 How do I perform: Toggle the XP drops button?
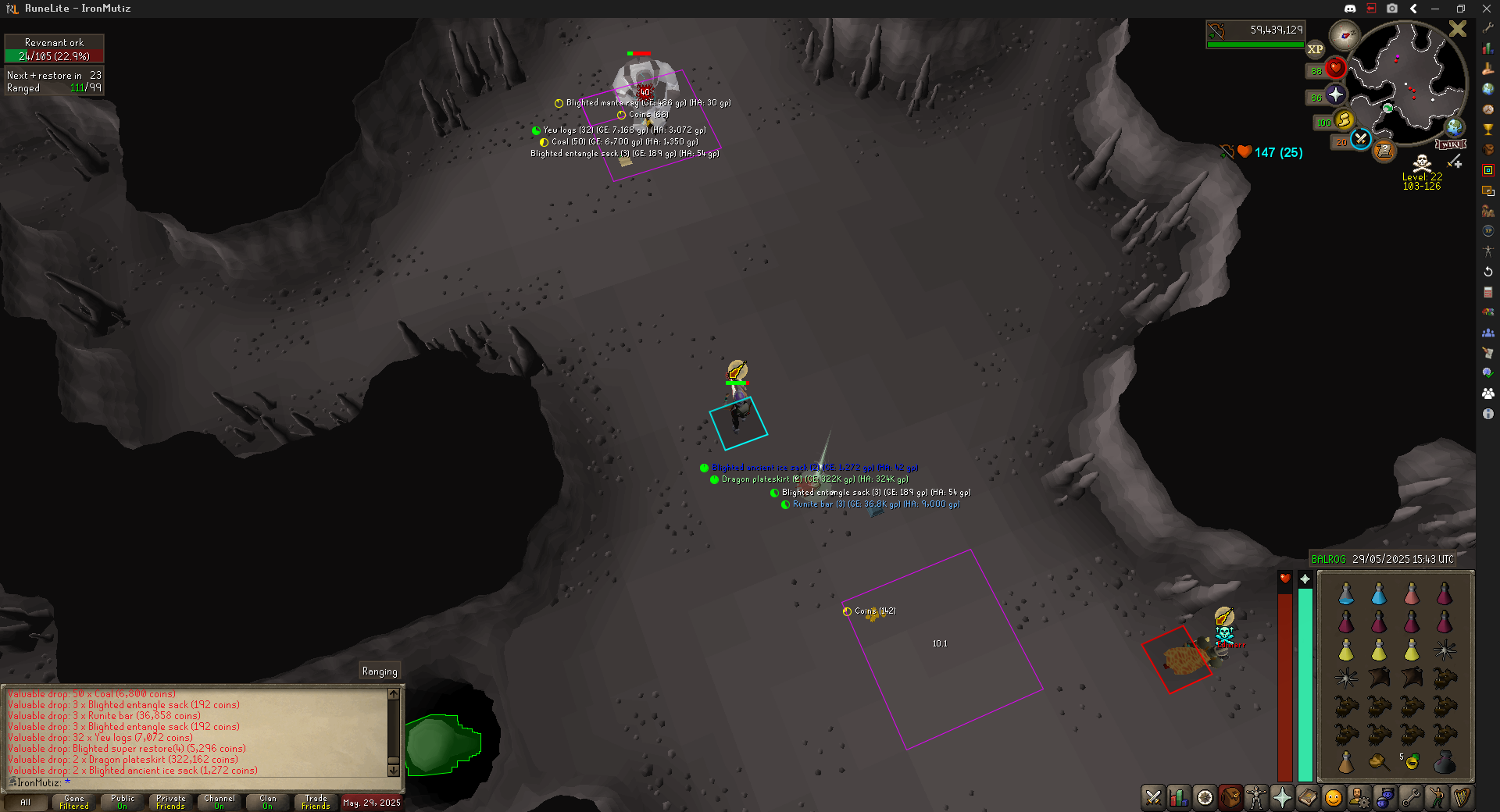(x=1316, y=49)
